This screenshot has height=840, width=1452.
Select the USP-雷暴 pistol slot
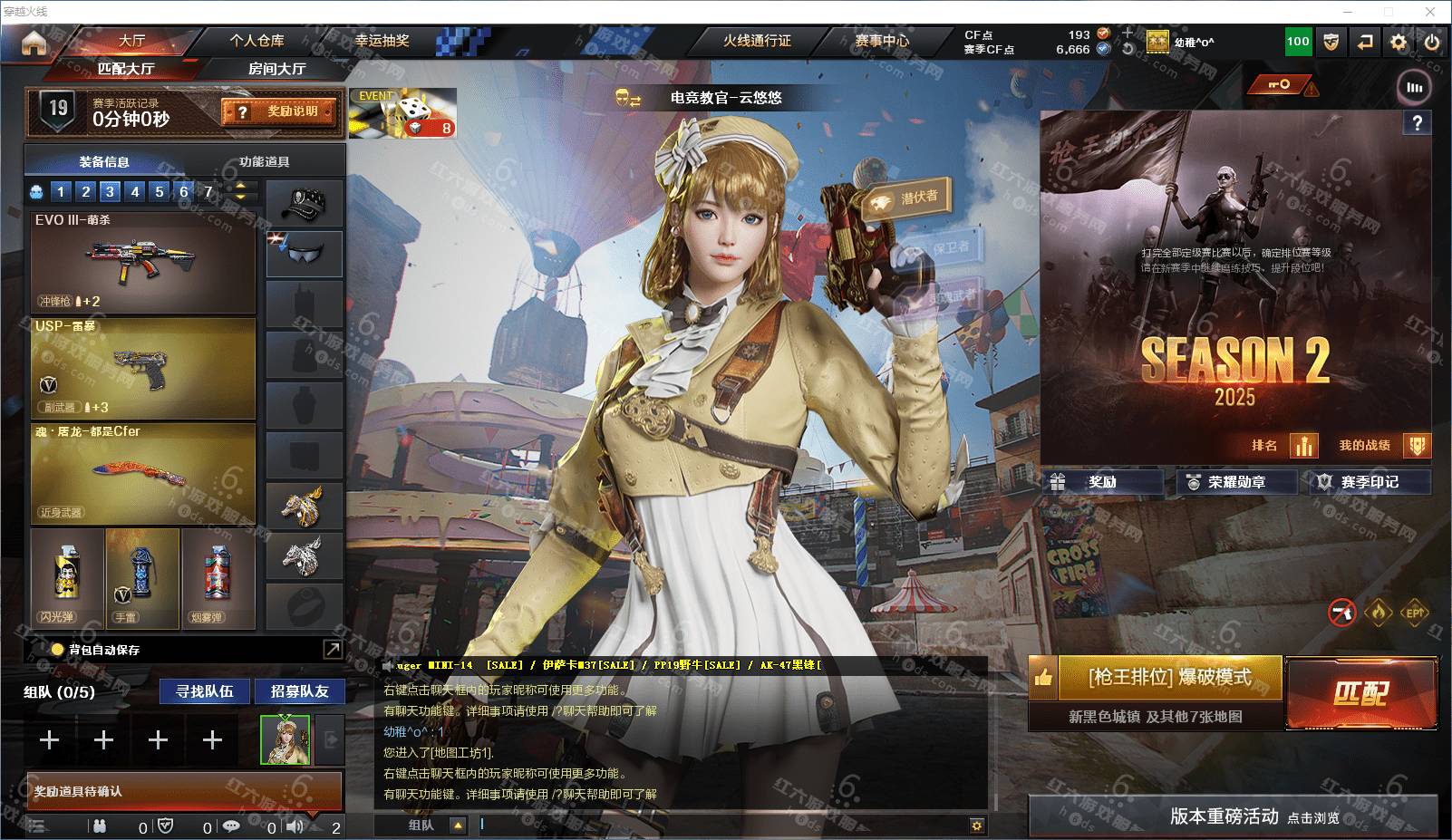143,368
